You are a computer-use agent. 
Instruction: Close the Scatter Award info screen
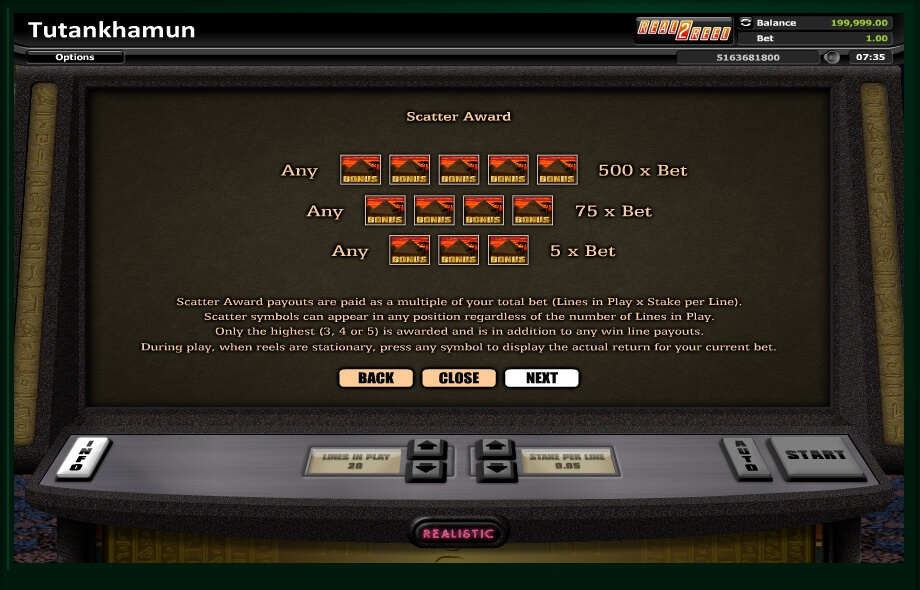(459, 378)
